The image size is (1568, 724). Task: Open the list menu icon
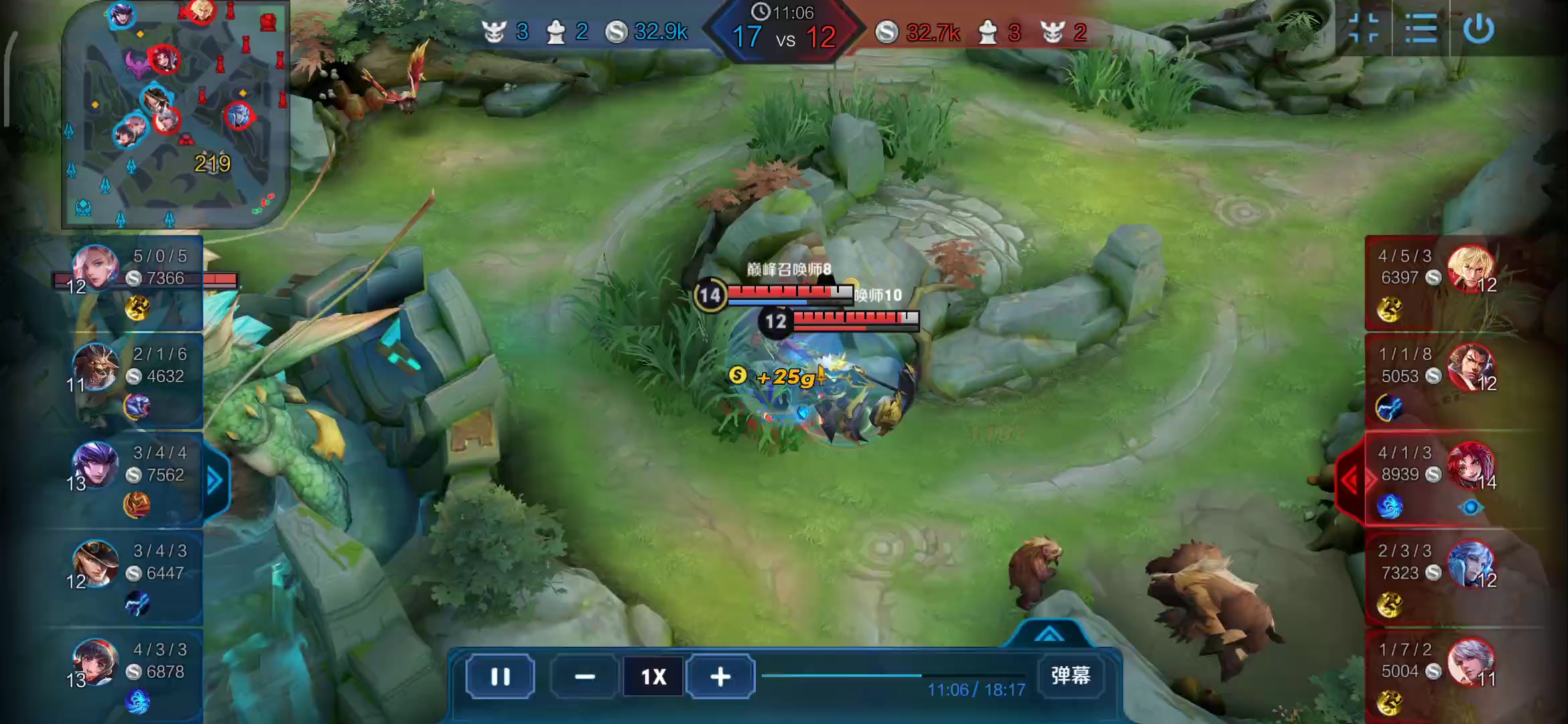(1421, 29)
